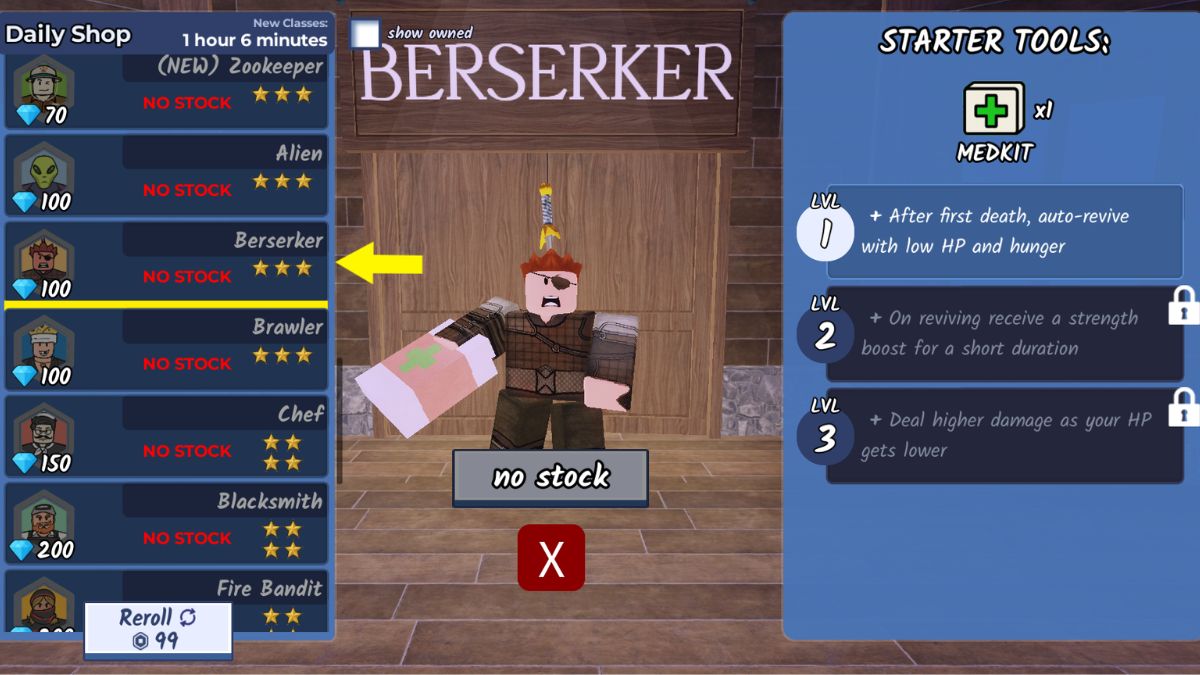The height and width of the screenshot is (675, 1200).
Task: Open the Chef class entry
Action: click(166, 436)
